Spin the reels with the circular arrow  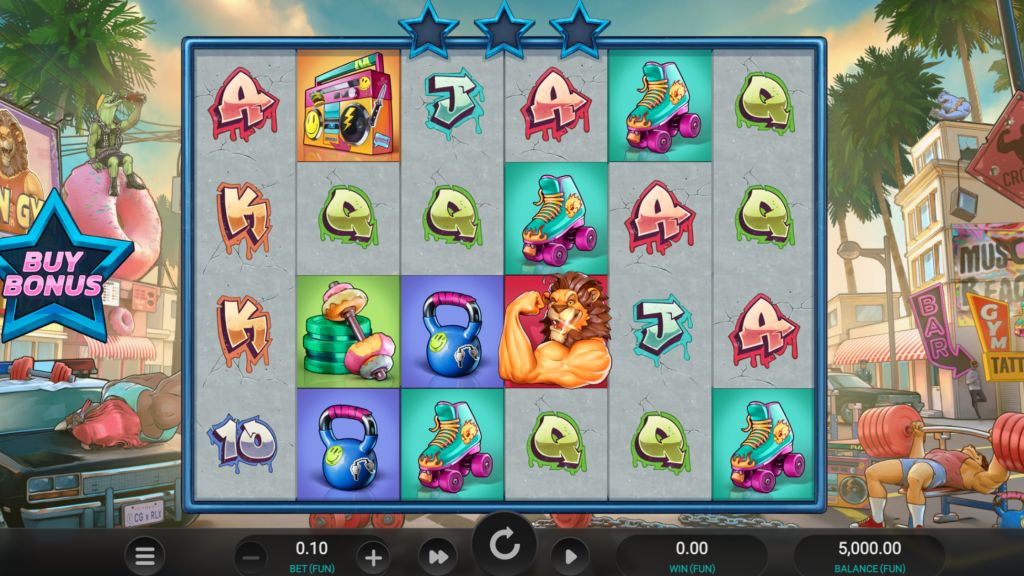click(505, 546)
